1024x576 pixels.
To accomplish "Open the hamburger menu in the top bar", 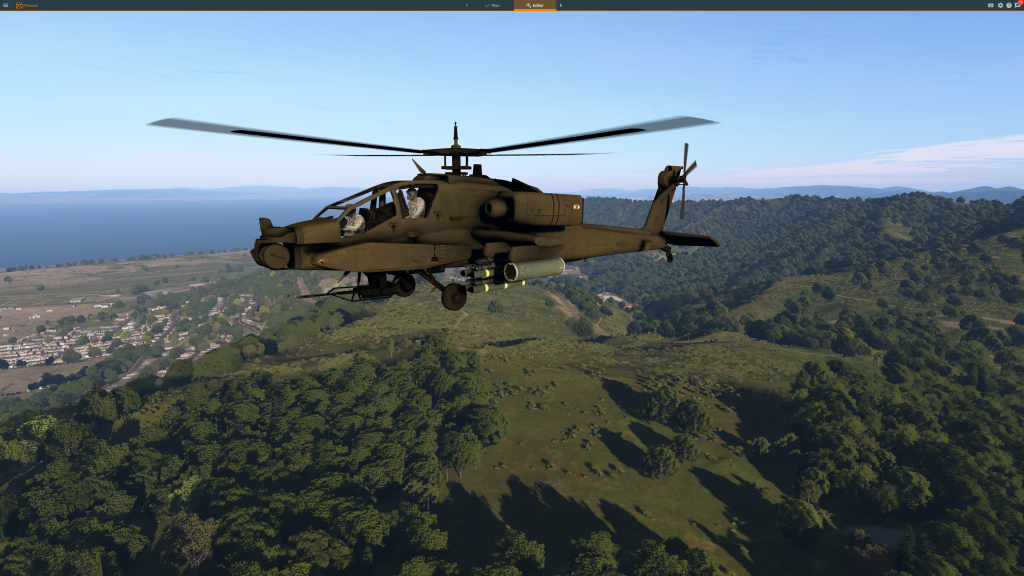I will pos(5,5).
